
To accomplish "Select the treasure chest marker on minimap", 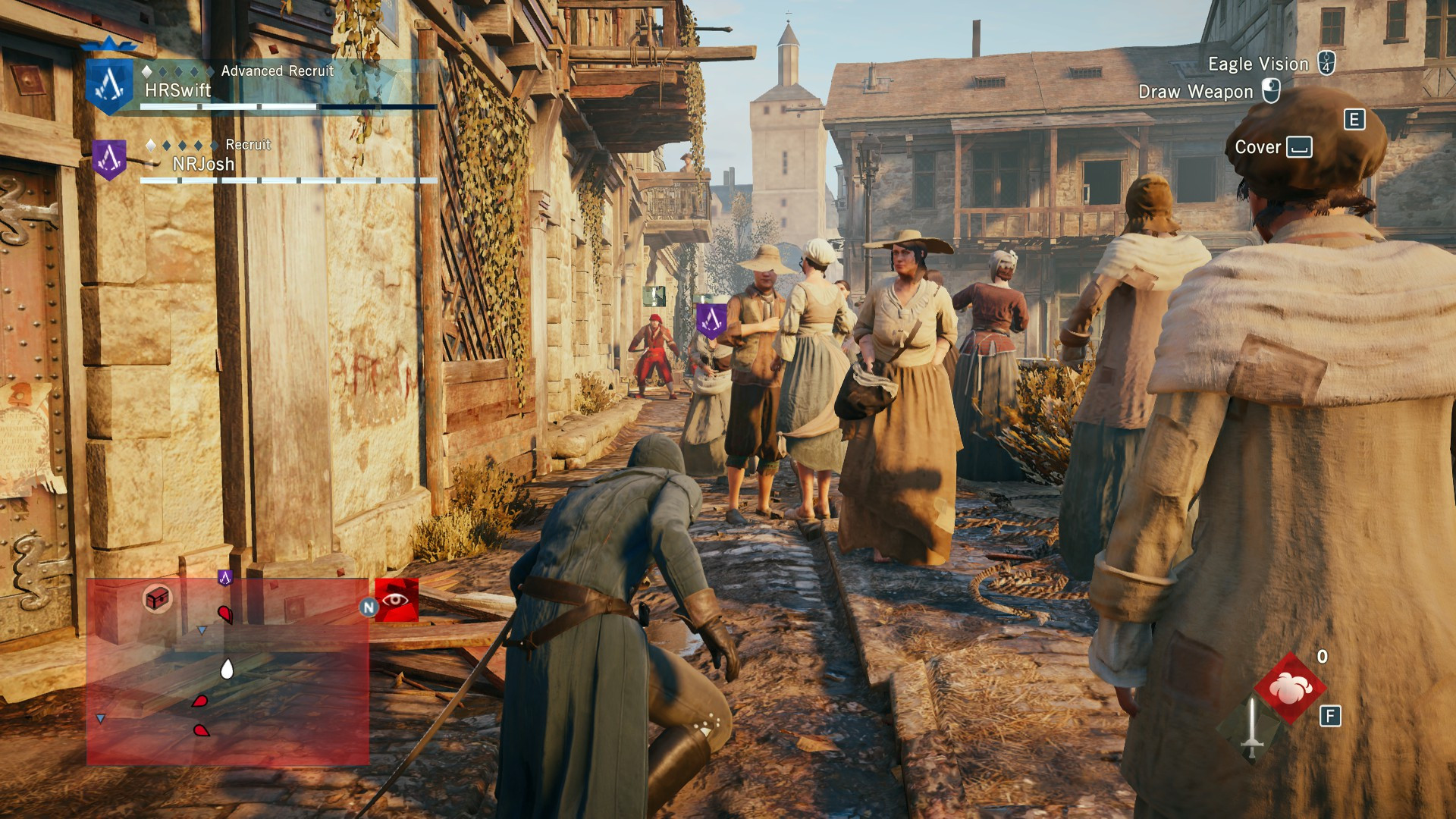I will point(158,598).
